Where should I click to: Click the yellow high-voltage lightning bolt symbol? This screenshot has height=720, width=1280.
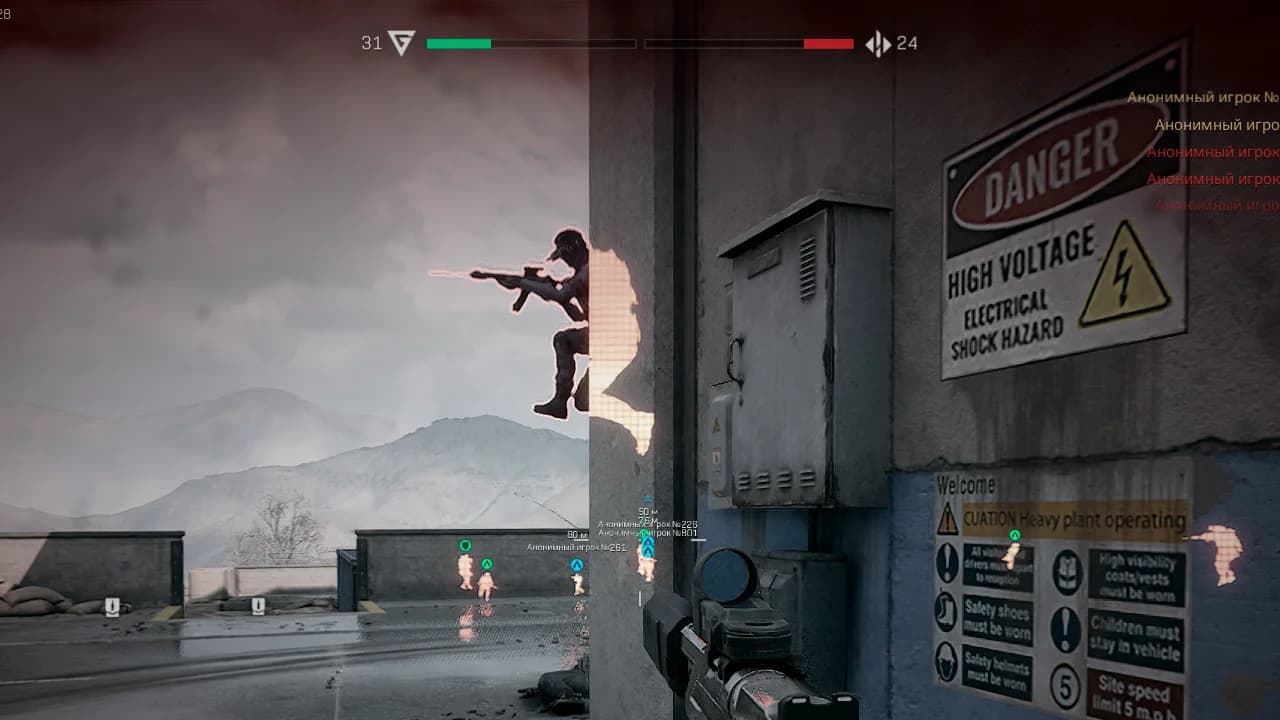(1122, 272)
